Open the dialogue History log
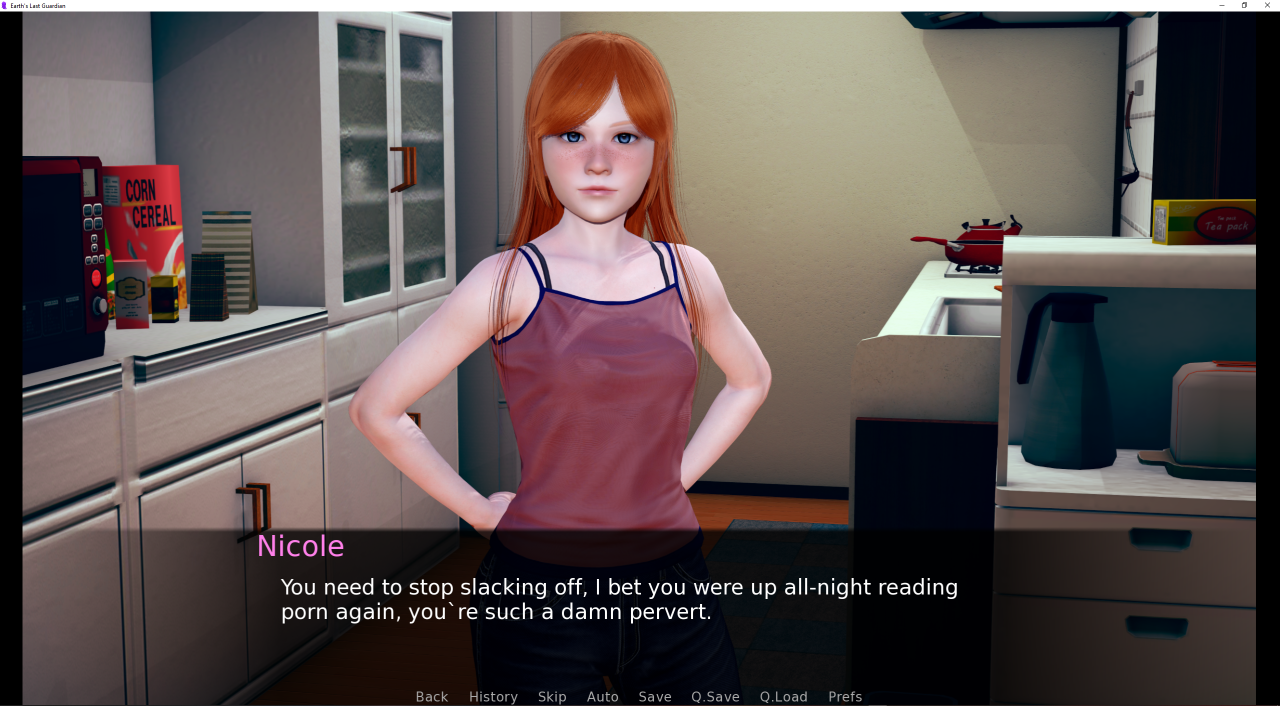1280x706 pixels. (x=493, y=697)
